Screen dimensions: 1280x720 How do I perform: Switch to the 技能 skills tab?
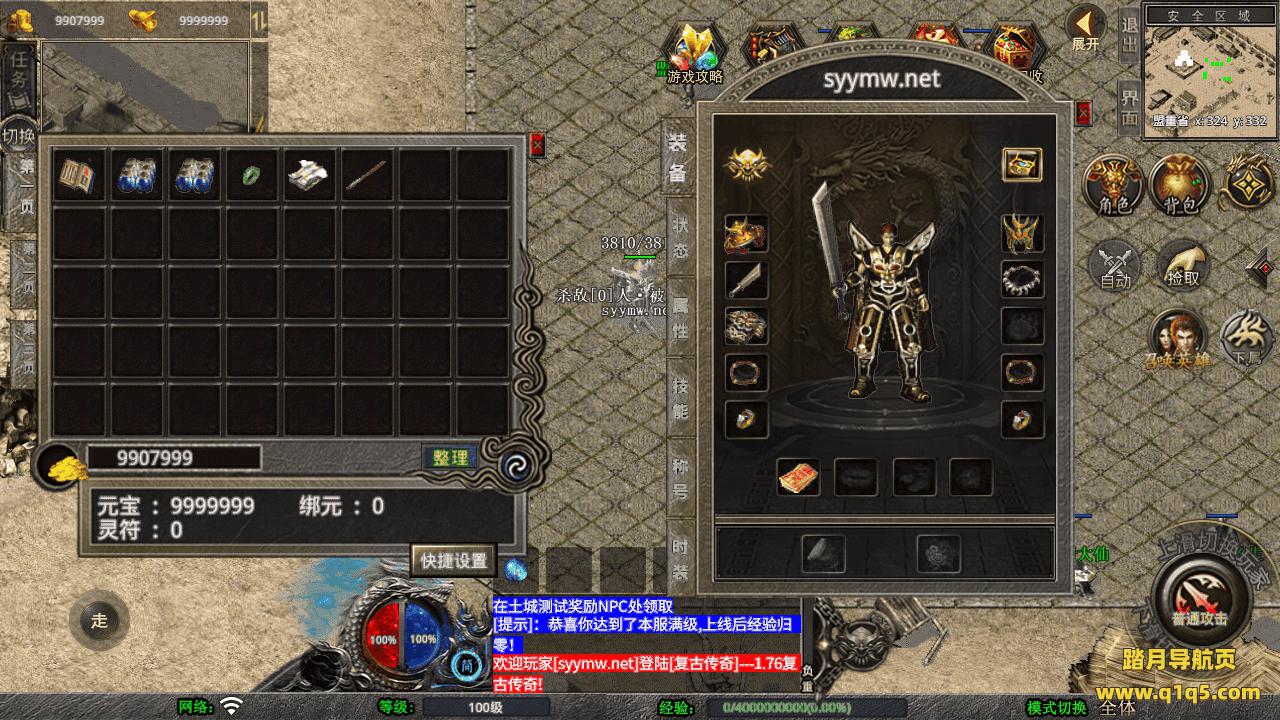click(680, 397)
